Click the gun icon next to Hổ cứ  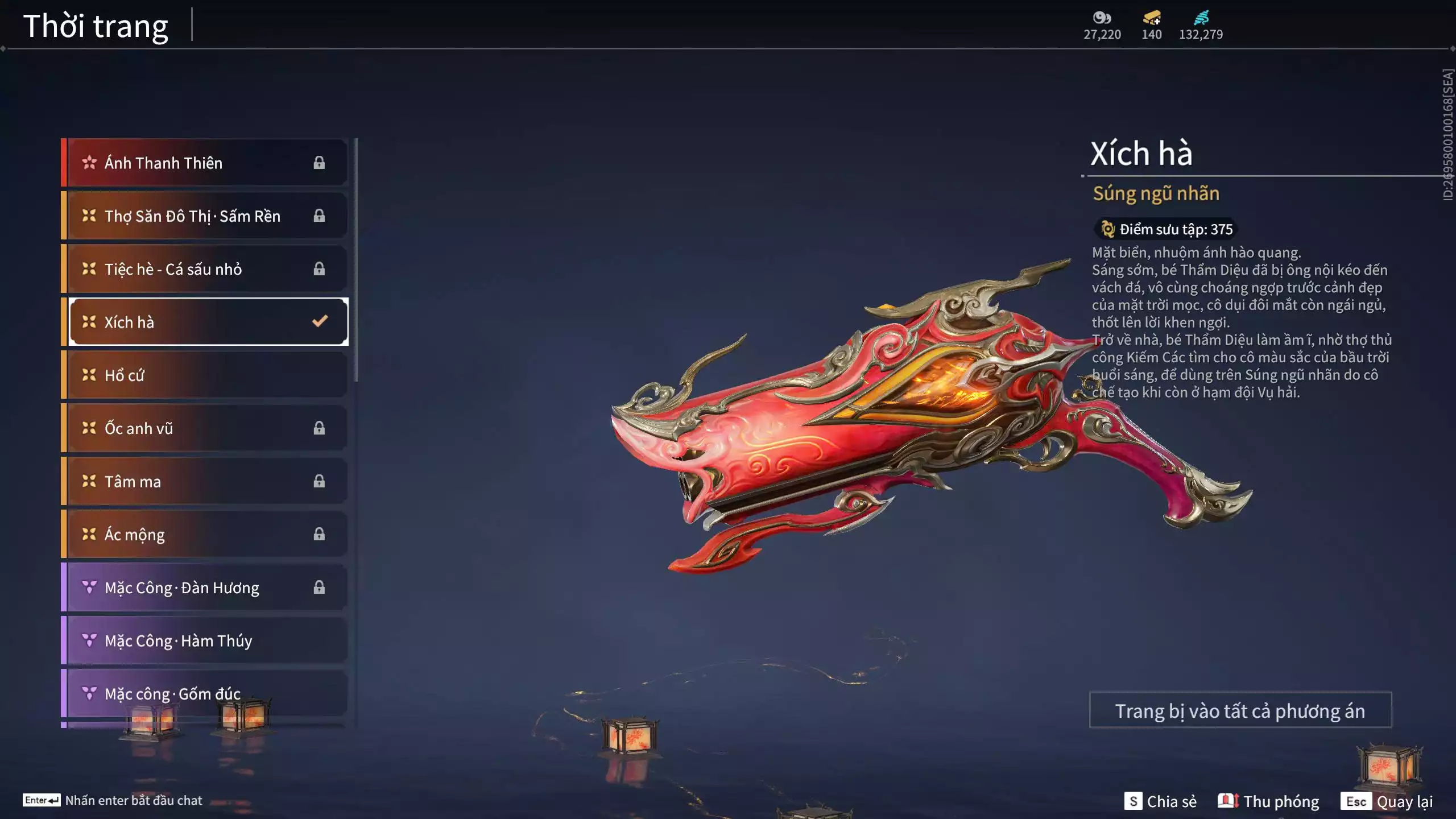(x=88, y=375)
